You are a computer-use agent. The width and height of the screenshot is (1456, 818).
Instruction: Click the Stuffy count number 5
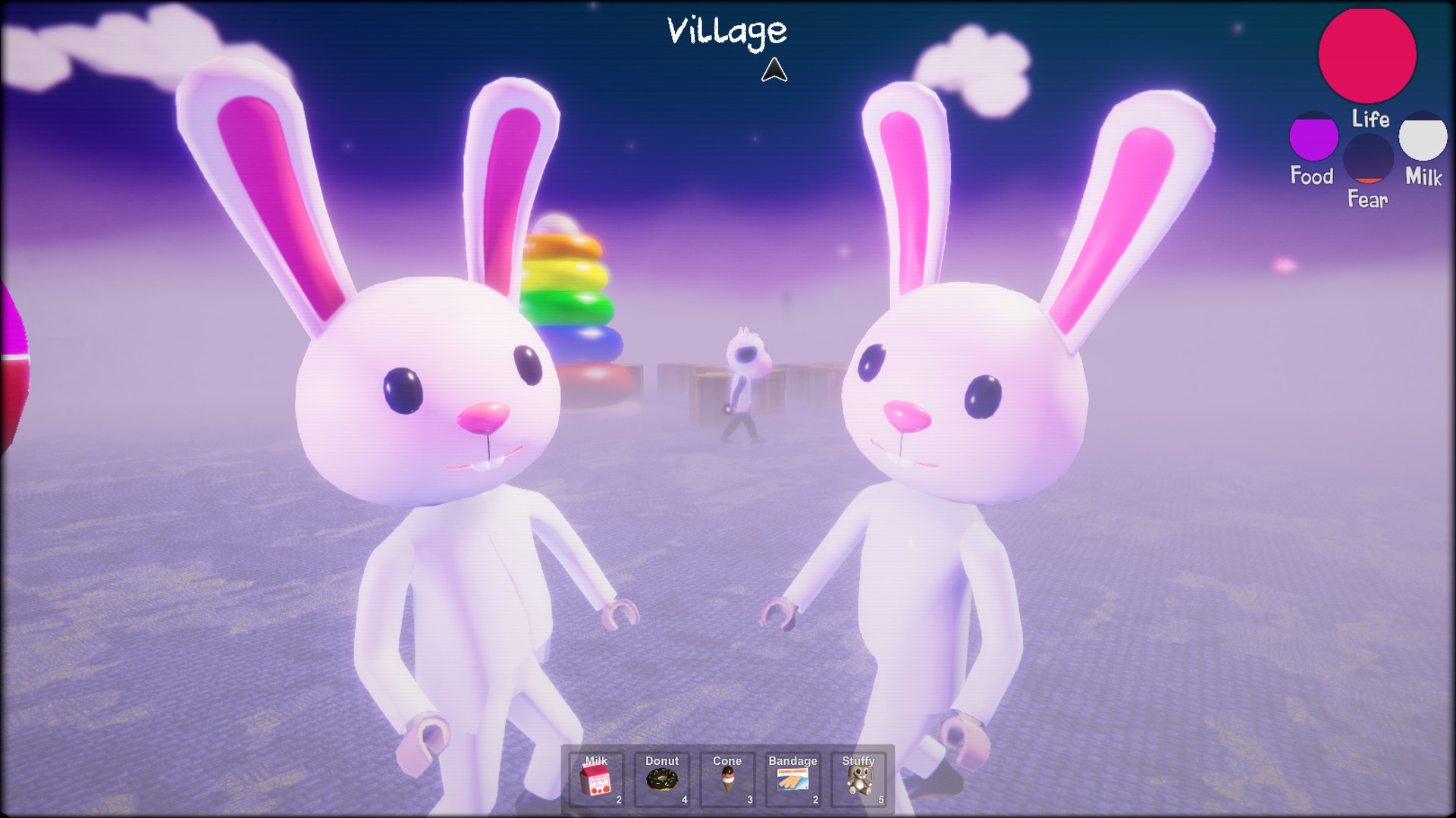pos(881,798)
